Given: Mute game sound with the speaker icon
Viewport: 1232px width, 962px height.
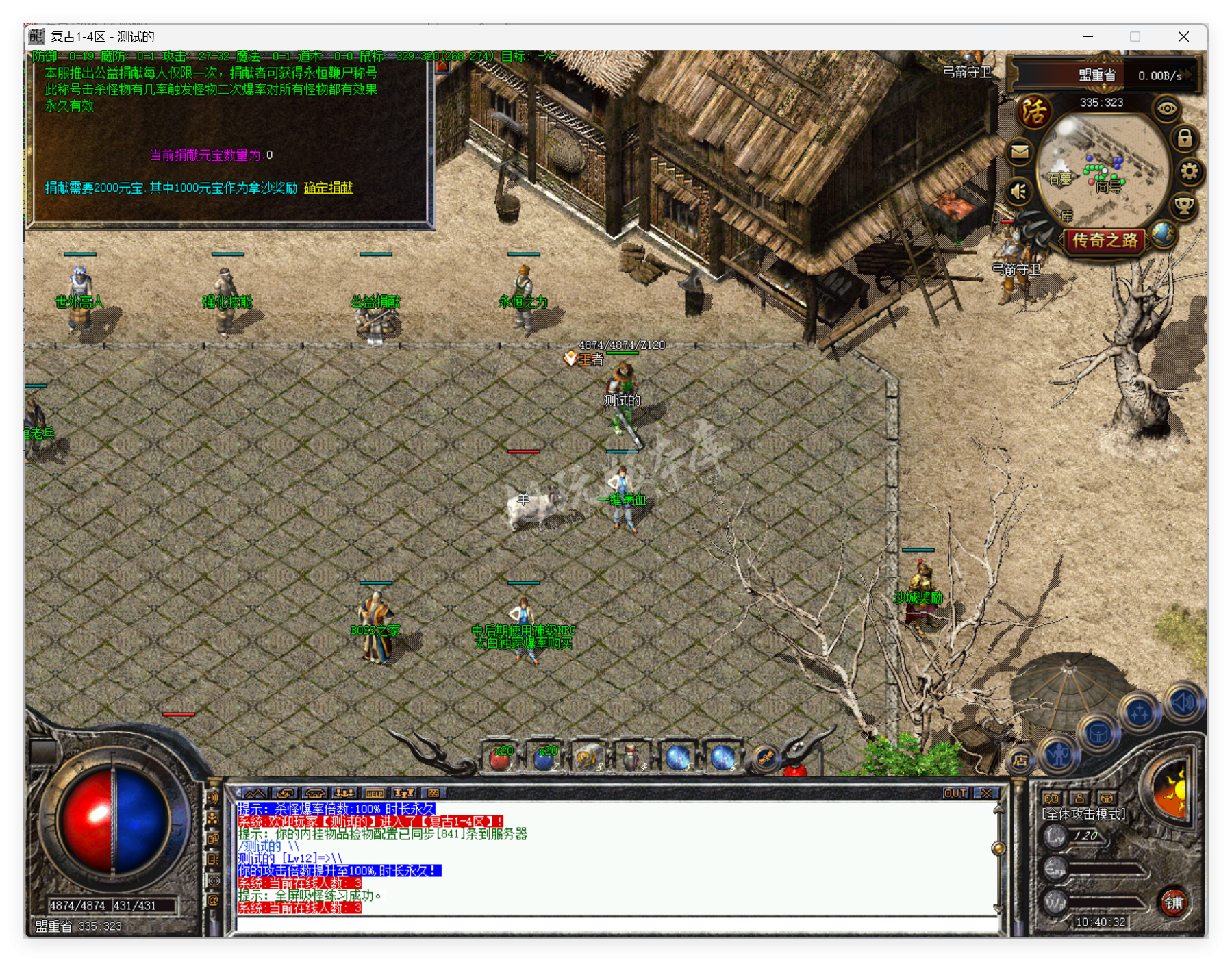Looking at the screenshot, I should (x=1018, y=192).
